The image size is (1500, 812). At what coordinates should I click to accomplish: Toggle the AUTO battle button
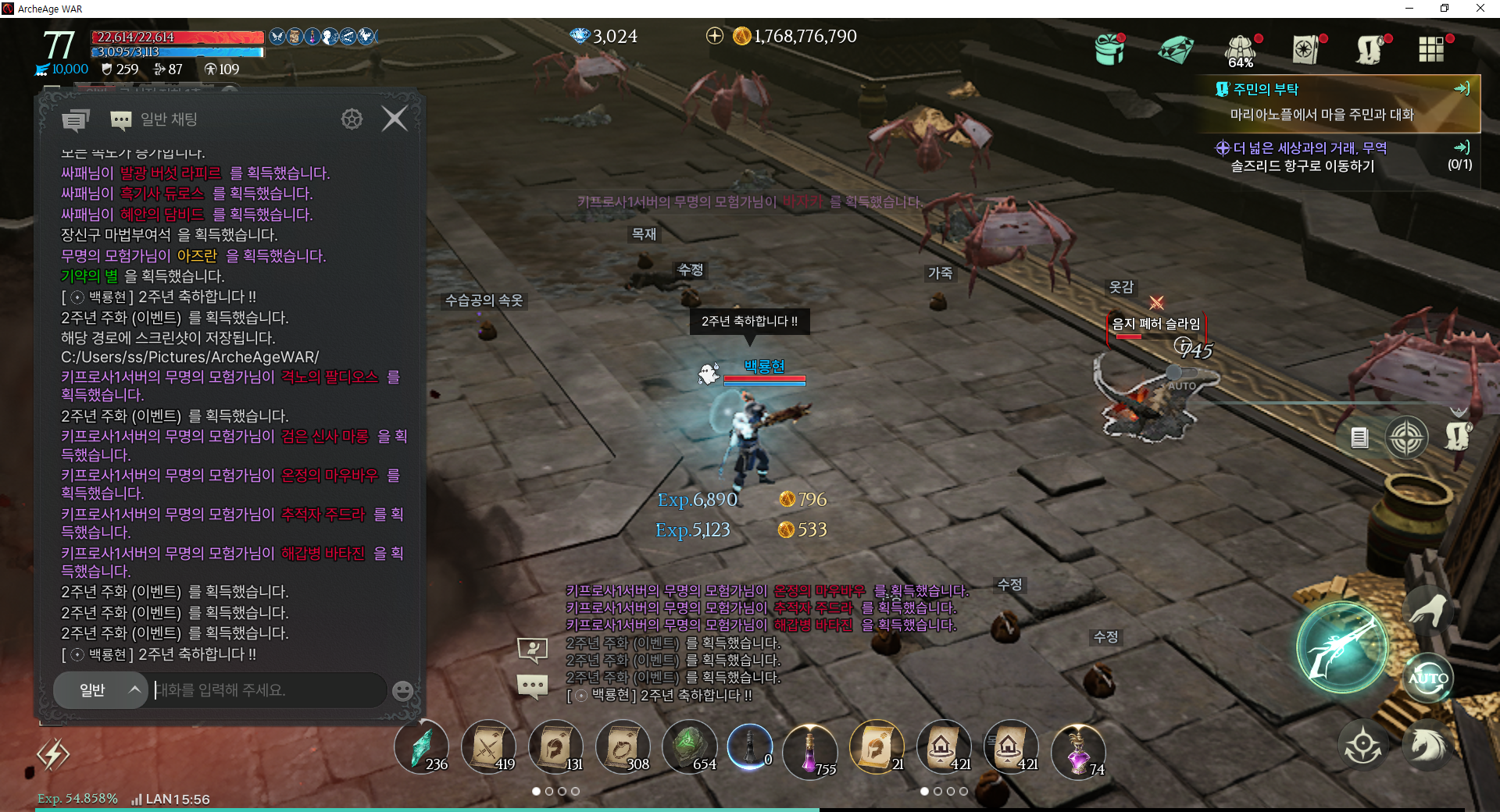[1428, 678]
